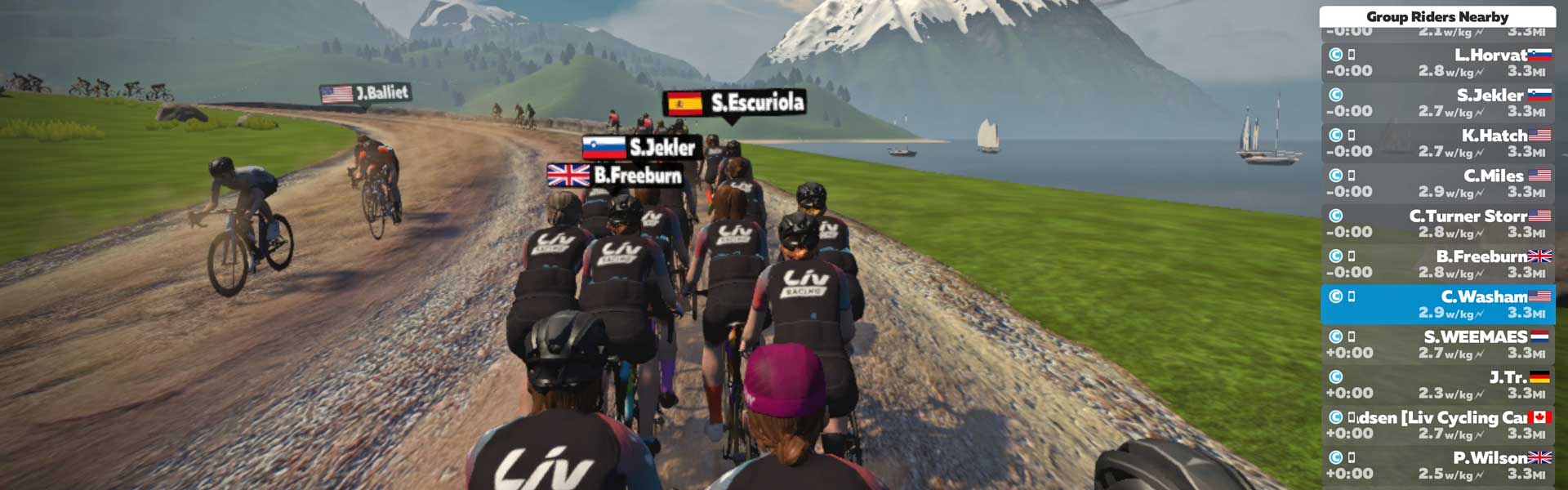Pick C.Turner Storr from the riders panel
This screenshot has height=490, width=1568.
pyautogui.click(x=1437, y=224)
